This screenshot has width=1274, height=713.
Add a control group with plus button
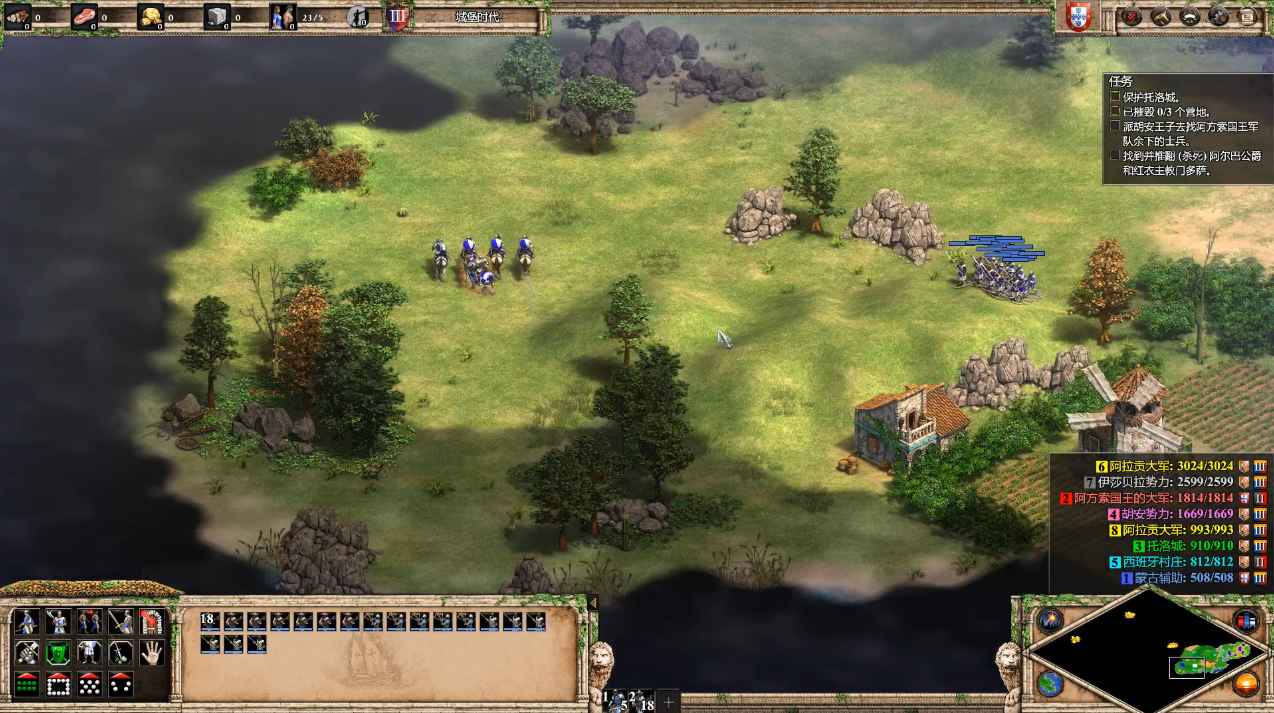pos(668,701)
